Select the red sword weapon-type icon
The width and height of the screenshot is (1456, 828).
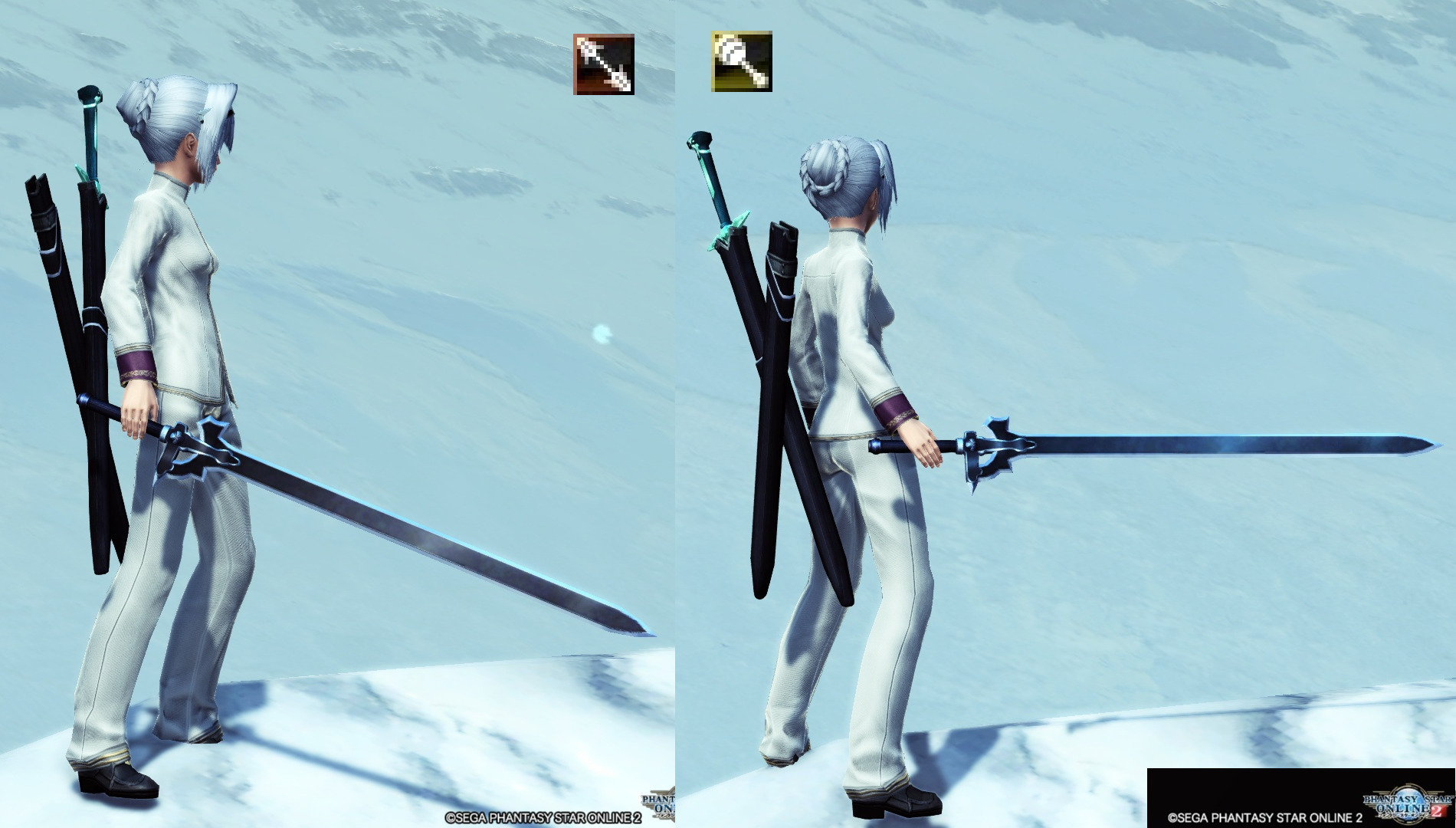[x=604, y=64]
